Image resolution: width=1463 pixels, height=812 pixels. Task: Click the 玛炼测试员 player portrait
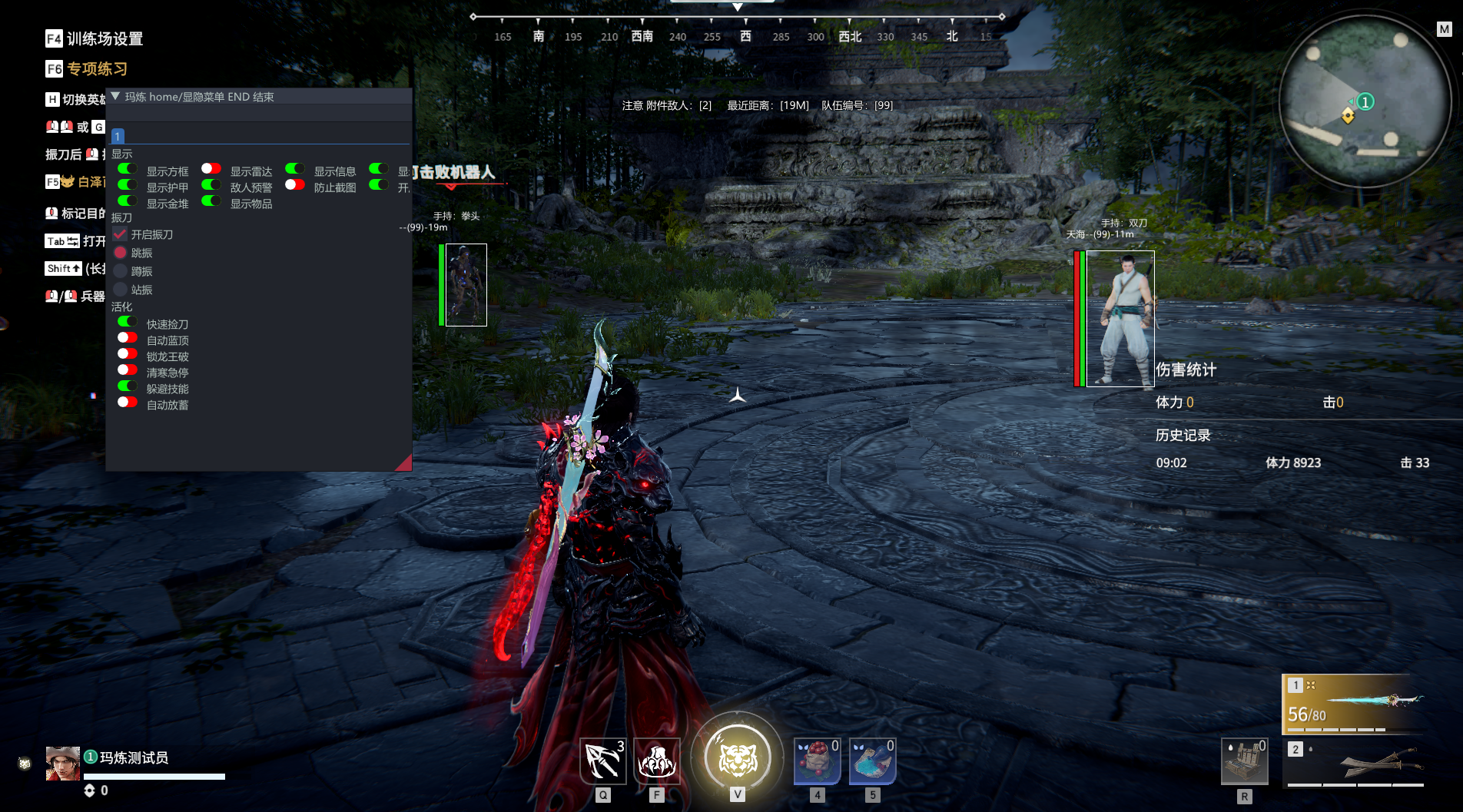(62, 764)
